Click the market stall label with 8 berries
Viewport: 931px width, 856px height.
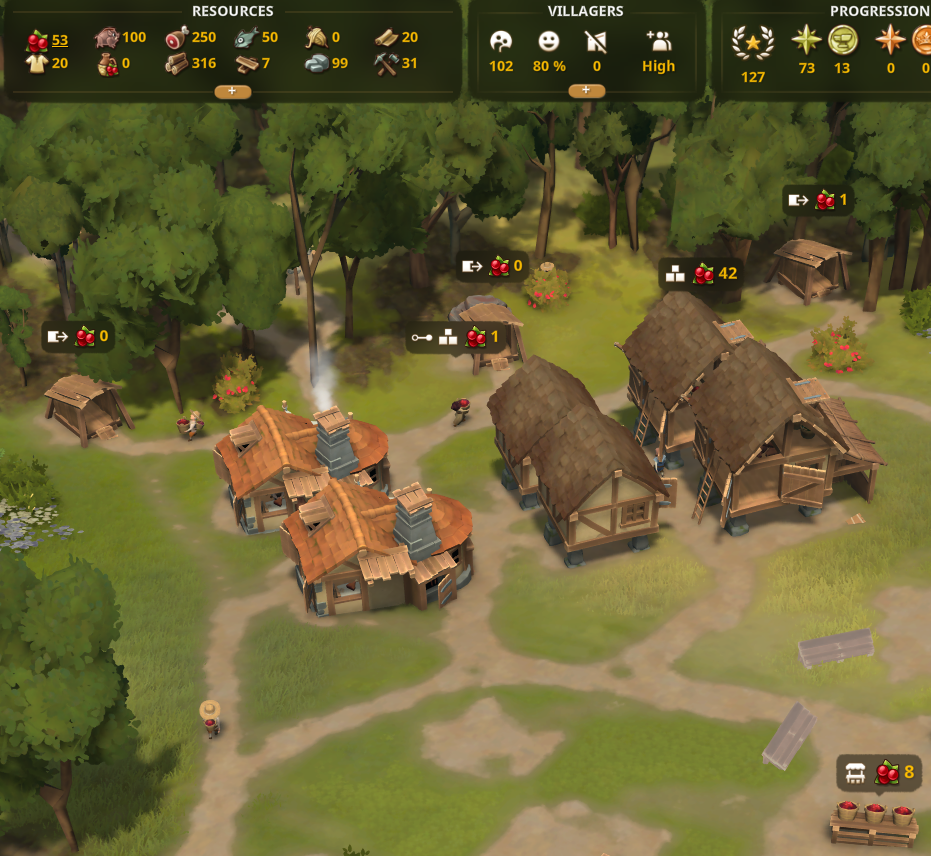(879, 772)
